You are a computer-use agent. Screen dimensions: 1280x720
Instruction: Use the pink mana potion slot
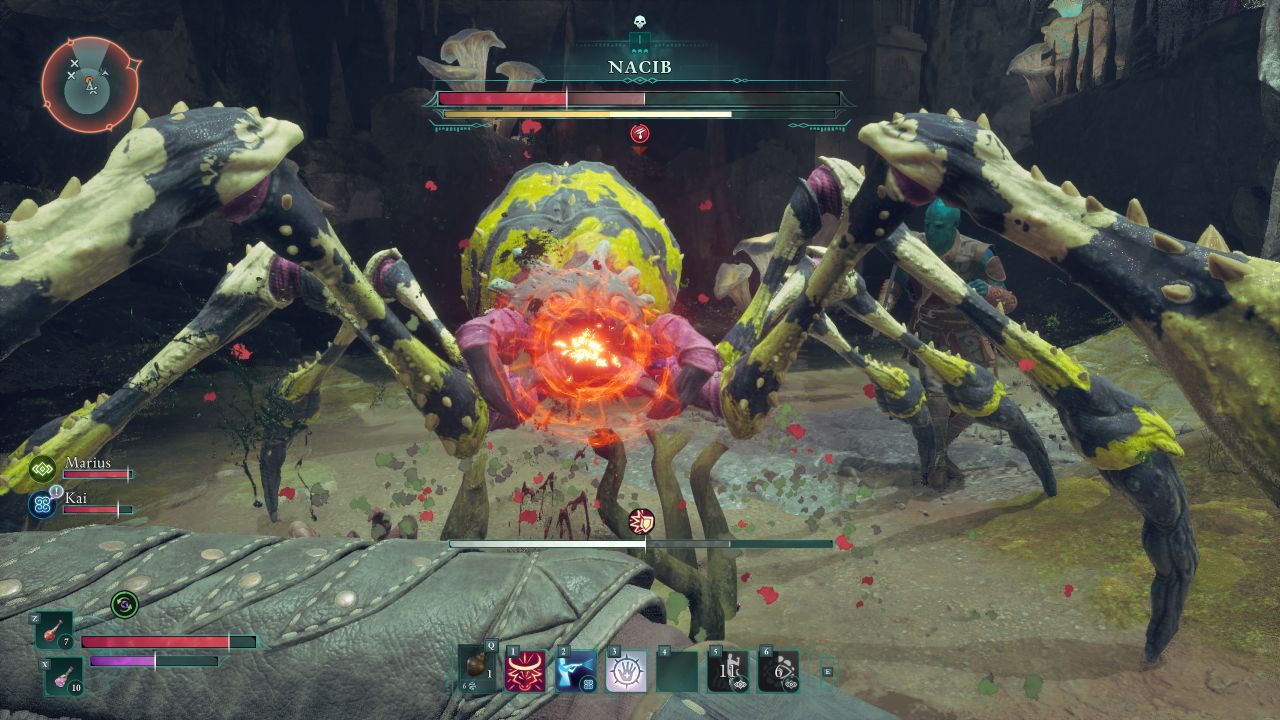(x=63, y=677)
